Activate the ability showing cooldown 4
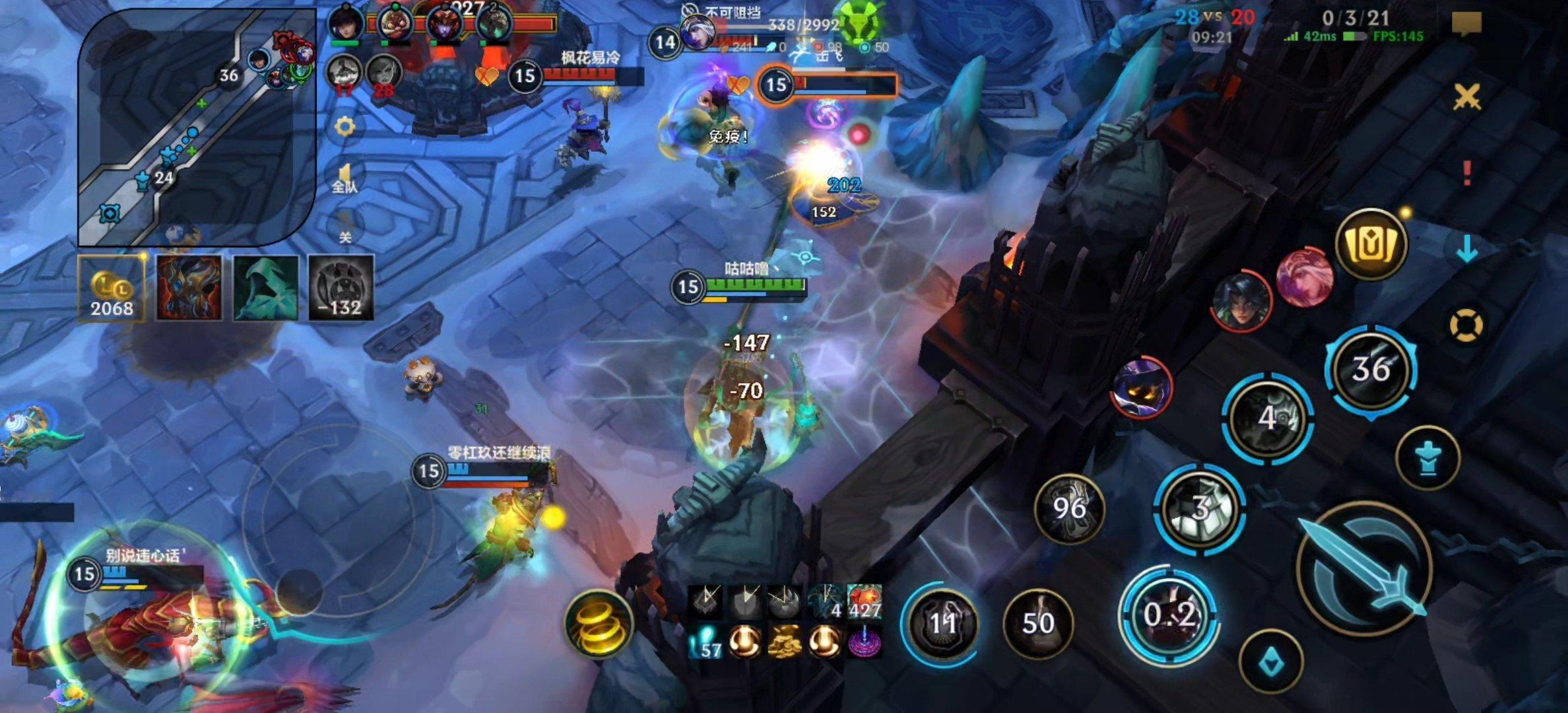 coord(1267,419)
